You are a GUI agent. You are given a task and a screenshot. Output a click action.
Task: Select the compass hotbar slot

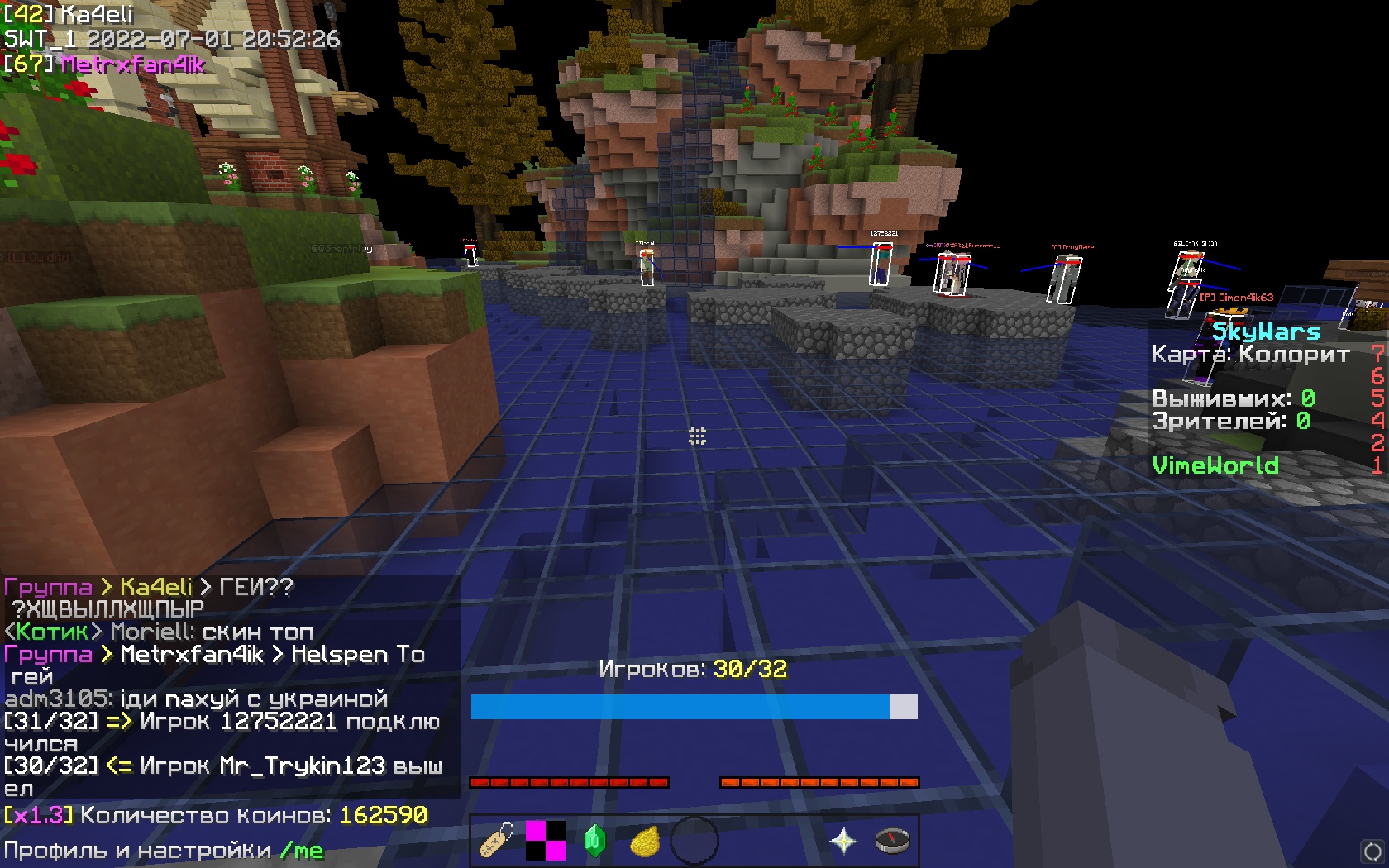(893, 840)
